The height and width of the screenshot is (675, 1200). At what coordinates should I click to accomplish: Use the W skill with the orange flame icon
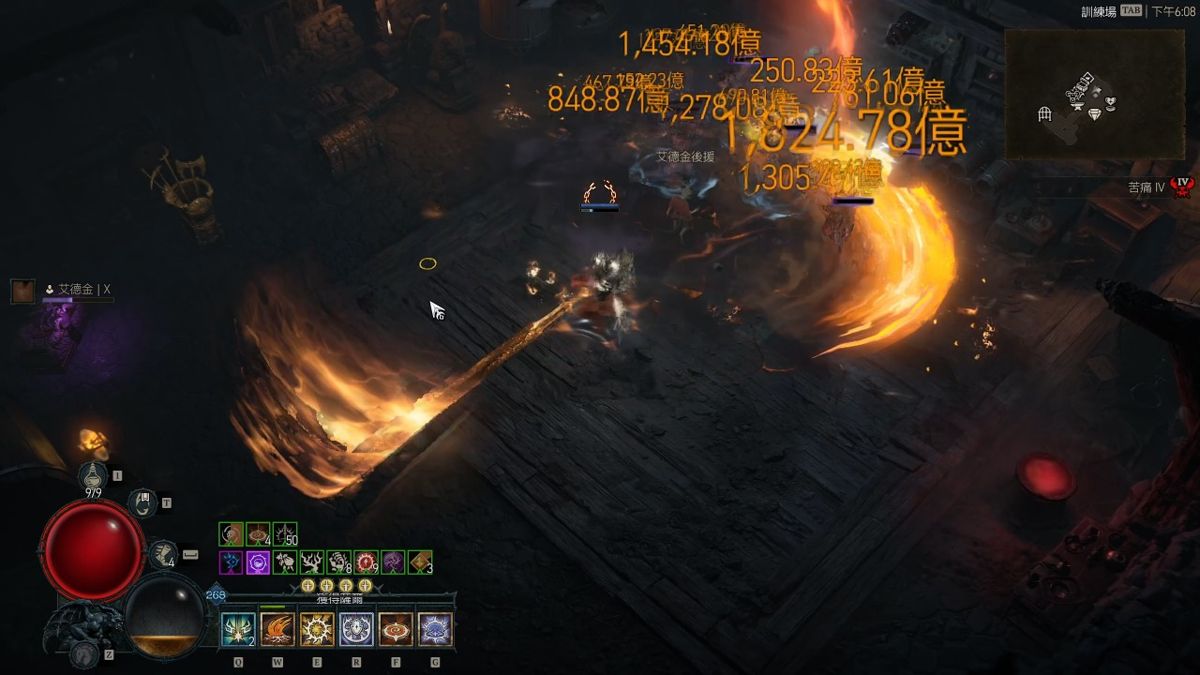point(277,629)
